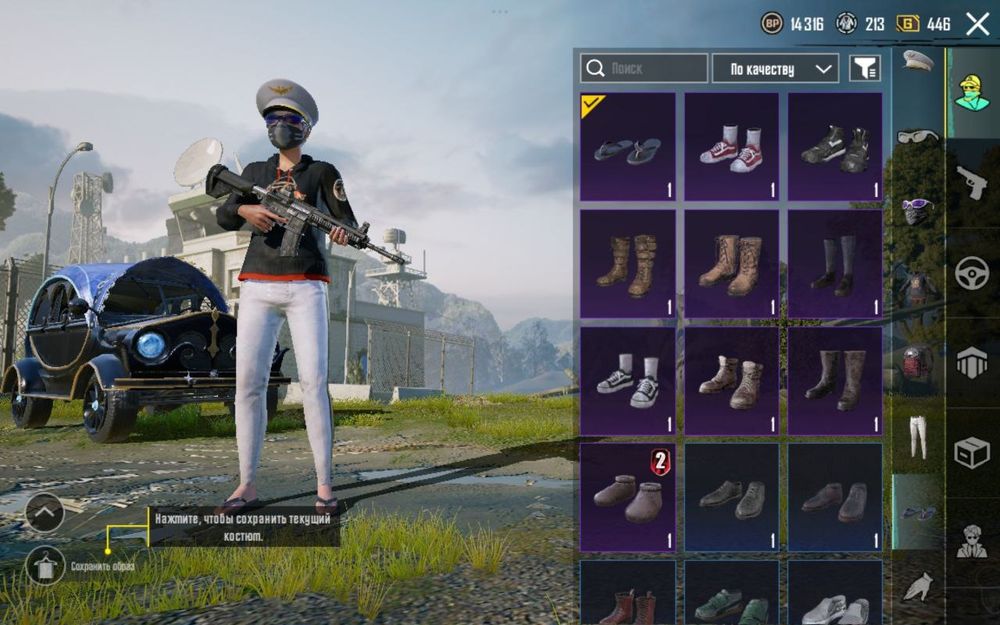Choose the red sneakers item
Image resolution: width=1000 pixels, height=625 pixels.
click(x=731, y=147)
